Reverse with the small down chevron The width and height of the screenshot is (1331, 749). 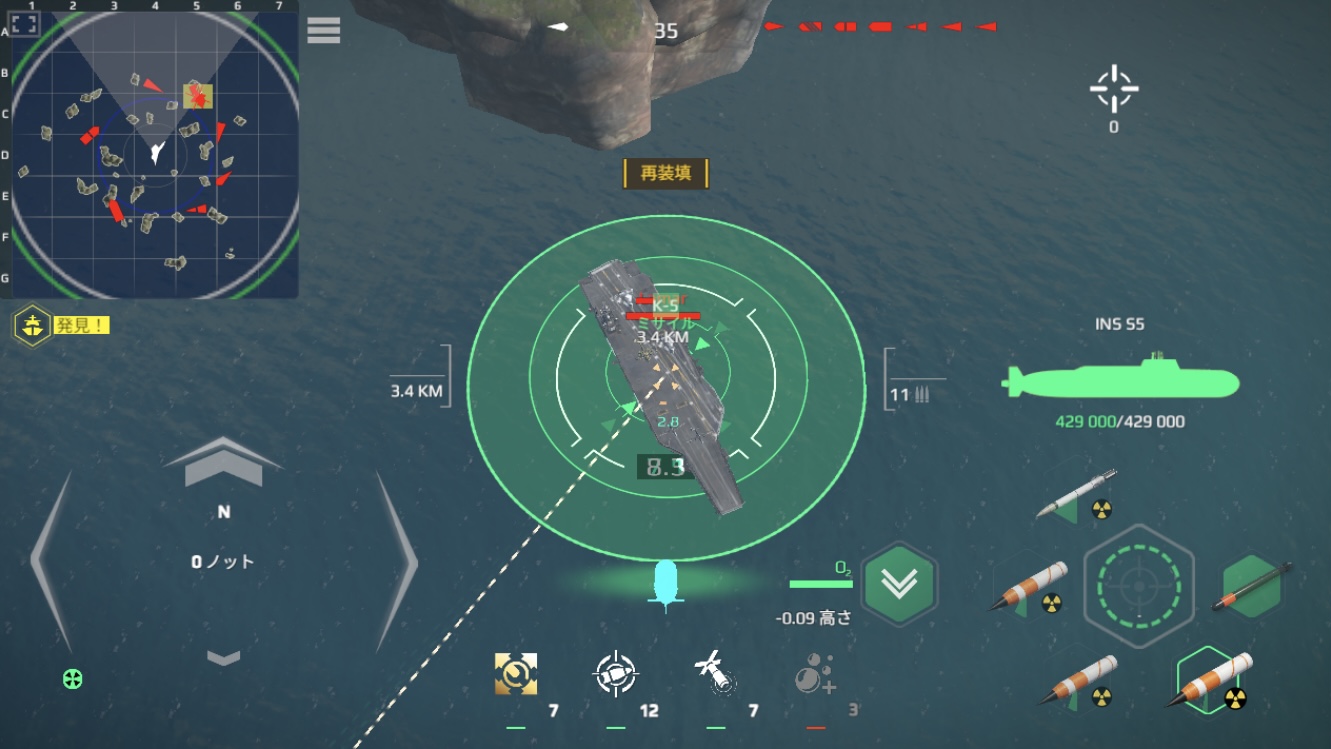pyautogui.click(x=224, y=657)
